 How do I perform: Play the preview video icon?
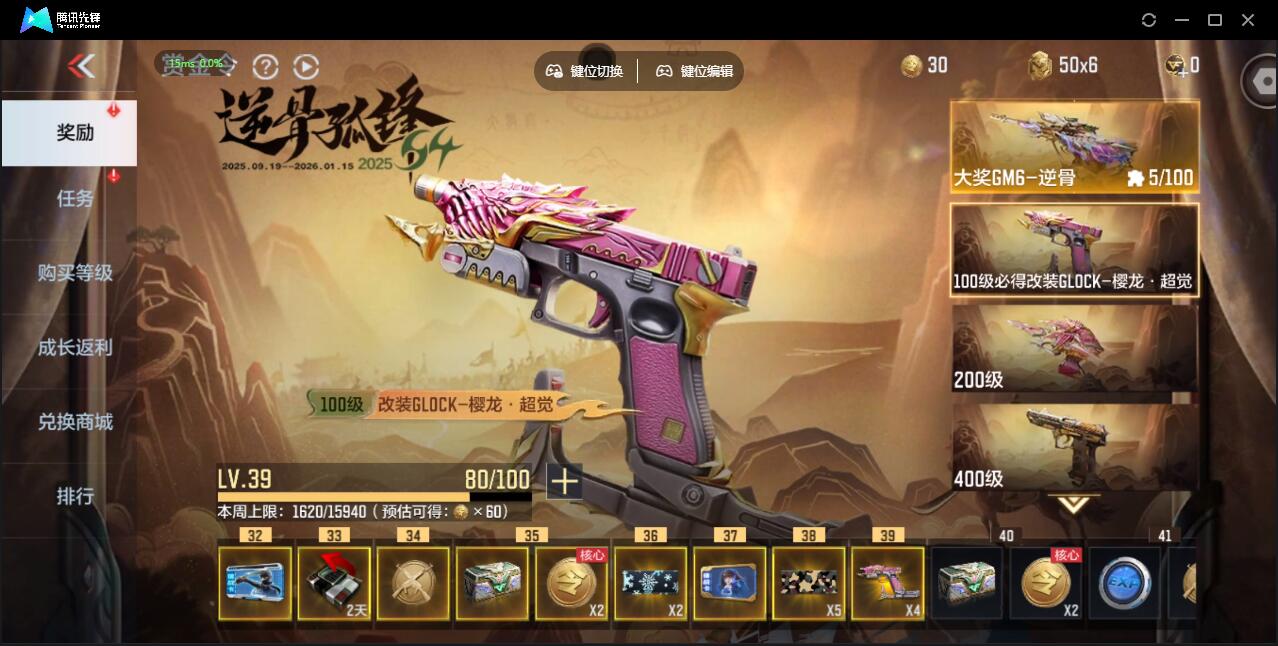(306, 66)
